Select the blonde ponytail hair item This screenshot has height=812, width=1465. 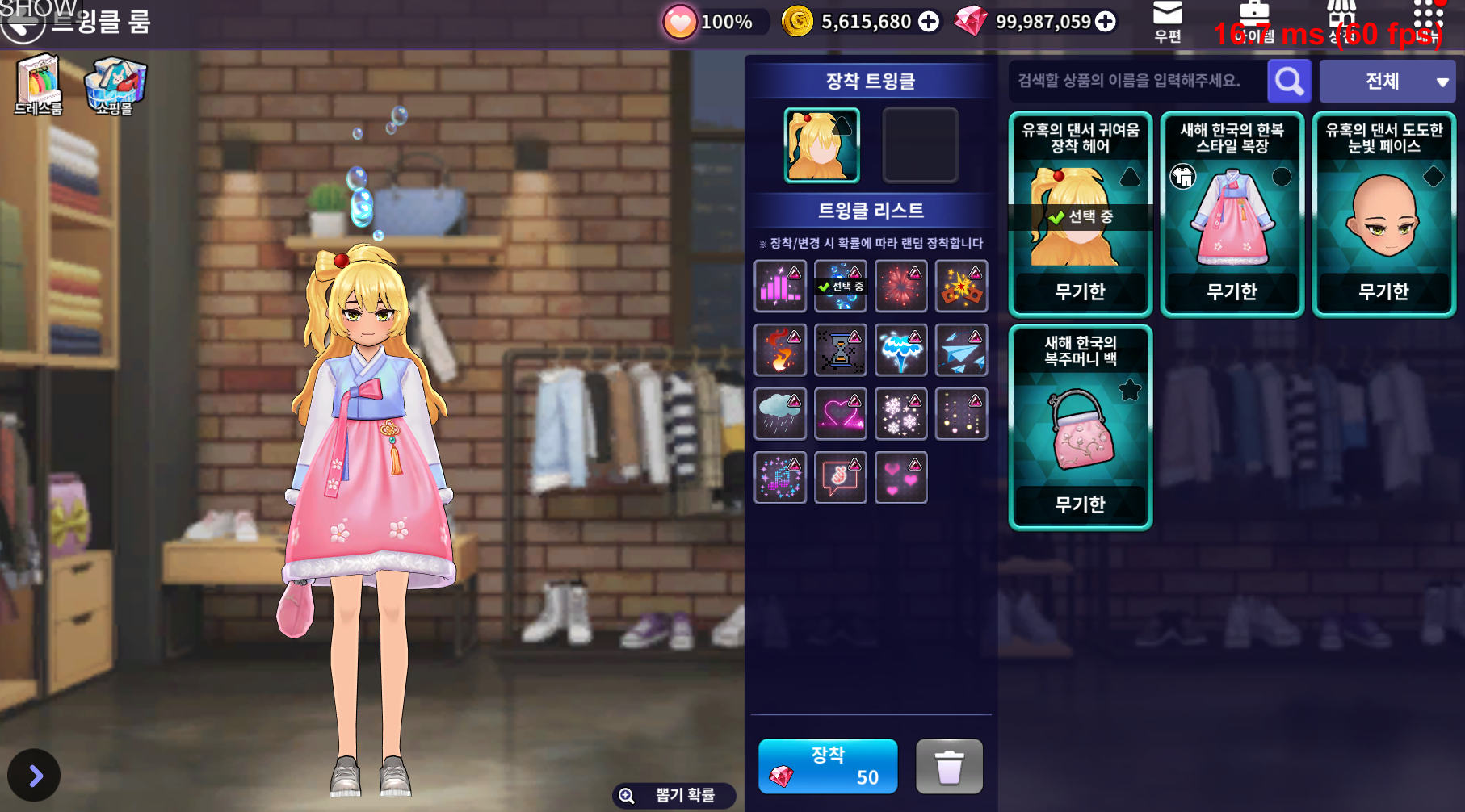point(1080,214)
